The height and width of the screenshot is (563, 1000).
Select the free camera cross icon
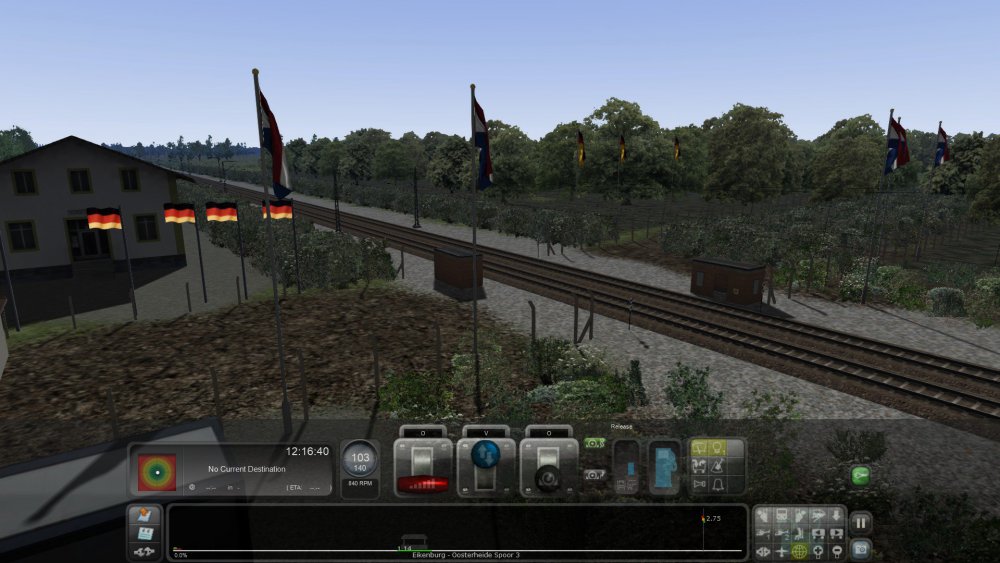pos(781,551)
